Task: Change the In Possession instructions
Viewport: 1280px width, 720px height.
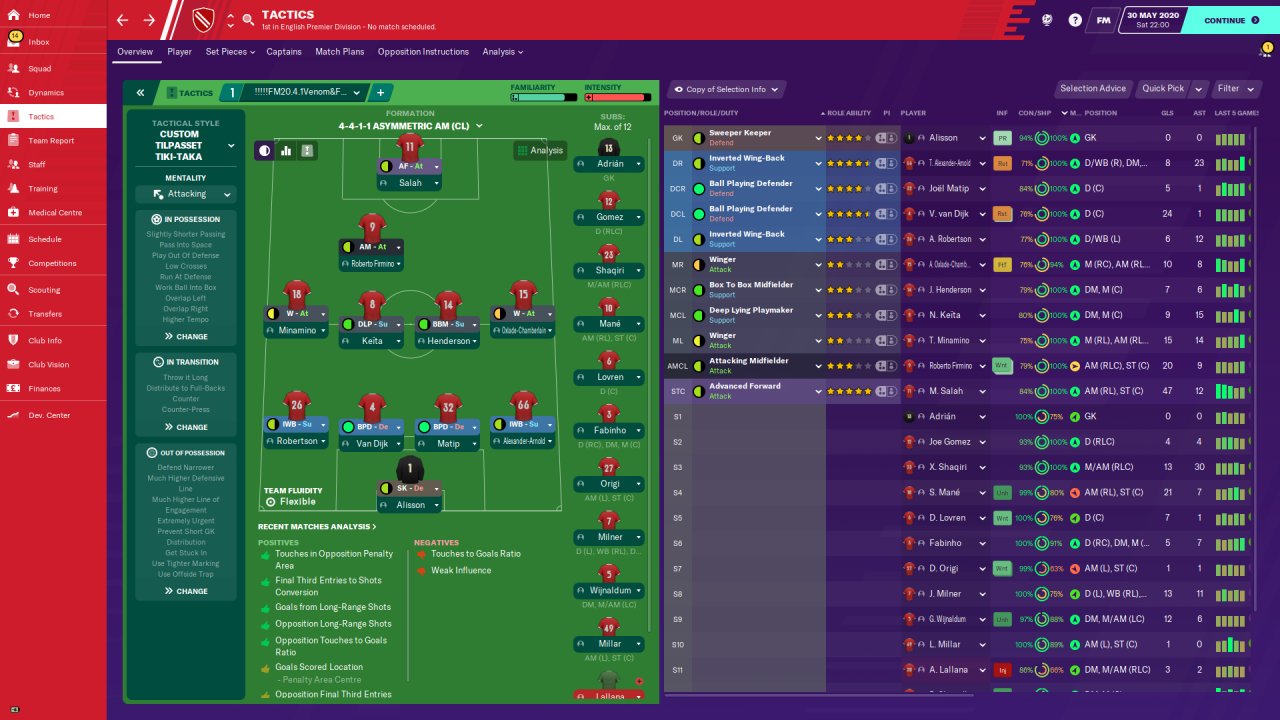Action: (186, 337)
